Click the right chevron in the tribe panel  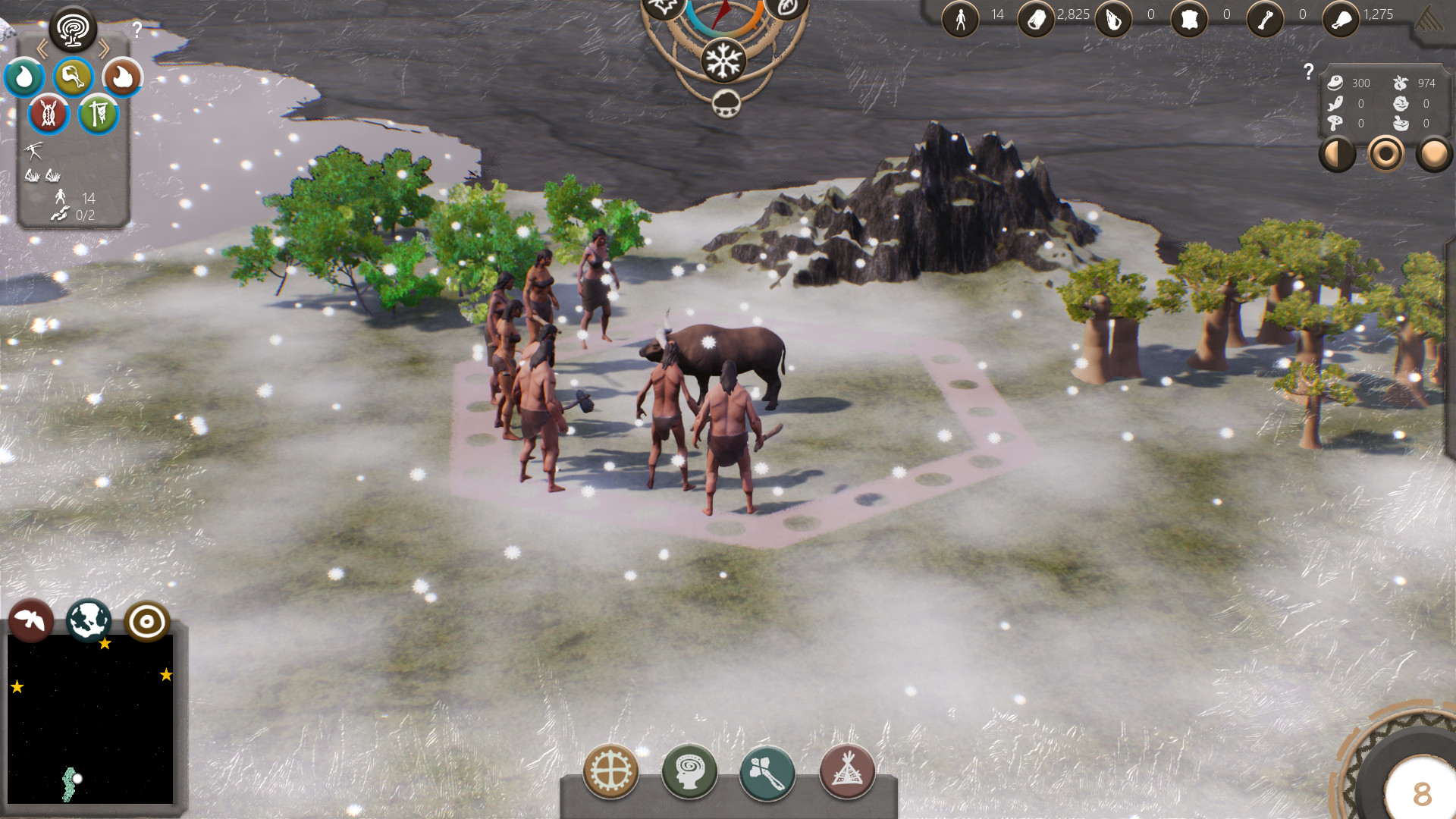[x=105, y=47]
